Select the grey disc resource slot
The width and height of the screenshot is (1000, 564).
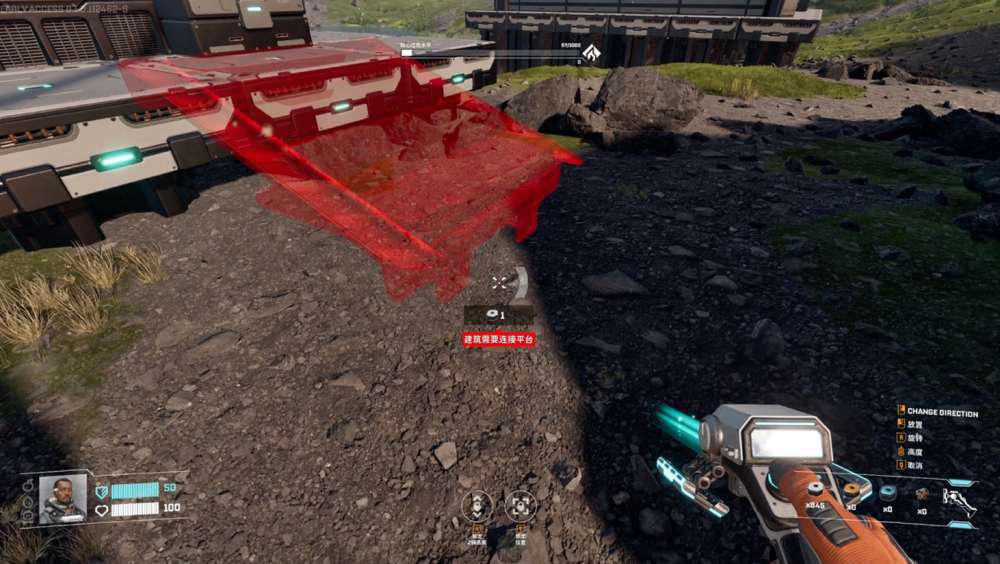coord(815,490)
